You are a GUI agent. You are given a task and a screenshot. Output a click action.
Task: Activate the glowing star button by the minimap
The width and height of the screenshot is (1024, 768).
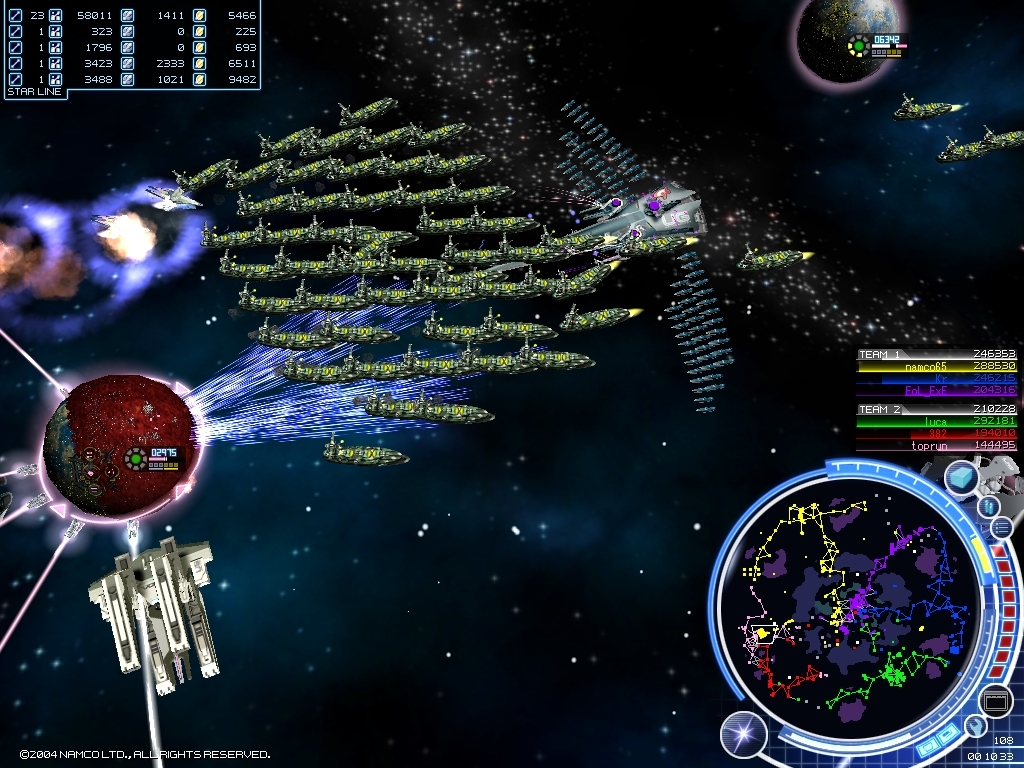743,735
